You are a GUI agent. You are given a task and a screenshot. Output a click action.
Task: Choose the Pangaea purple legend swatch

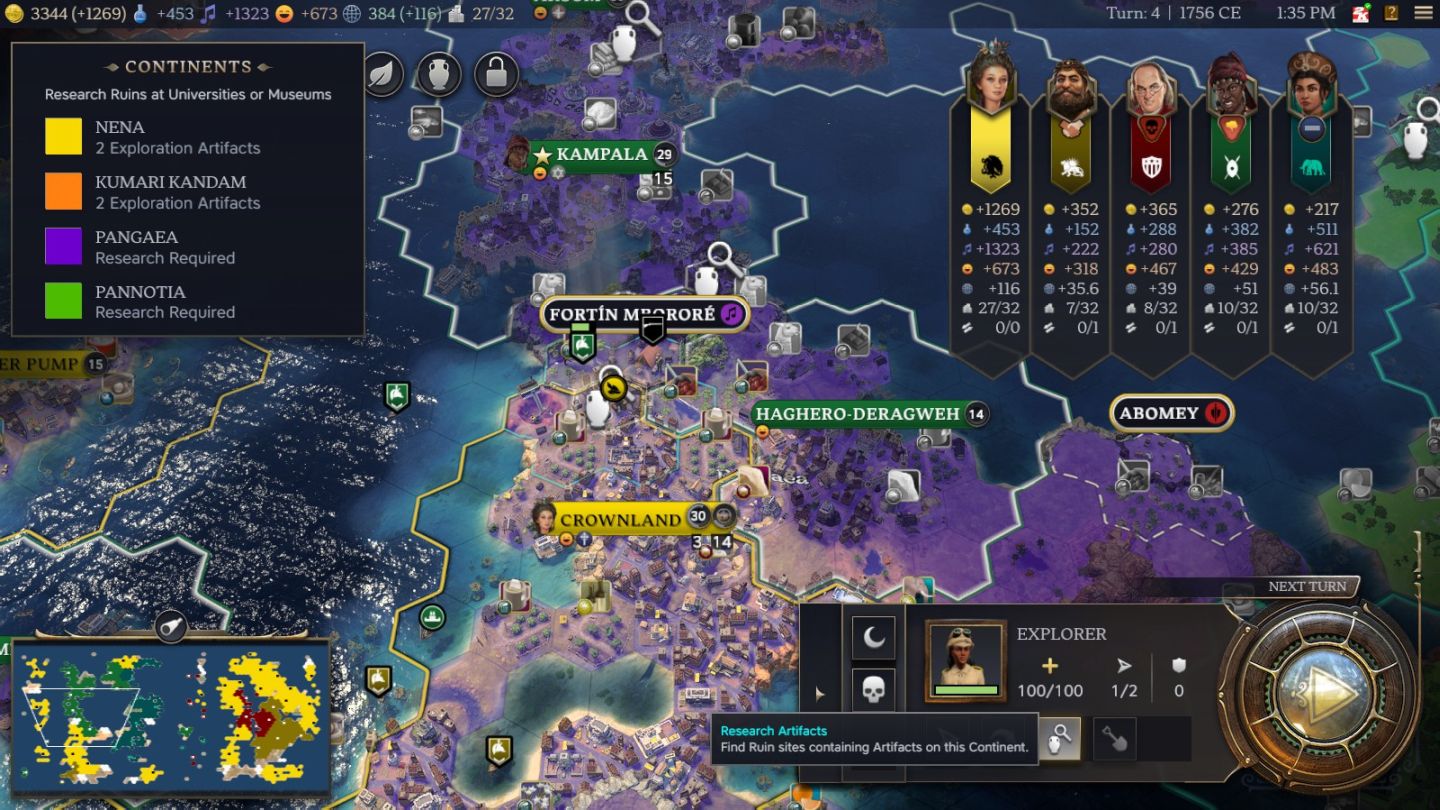63,247
